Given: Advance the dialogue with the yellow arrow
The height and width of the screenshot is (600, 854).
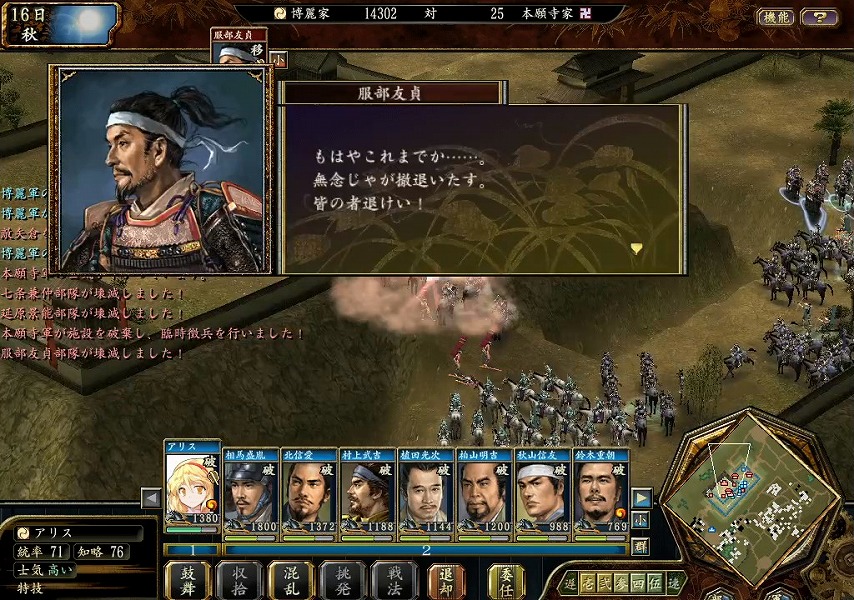Looking at the screenshot, I should tap(636, 248).
